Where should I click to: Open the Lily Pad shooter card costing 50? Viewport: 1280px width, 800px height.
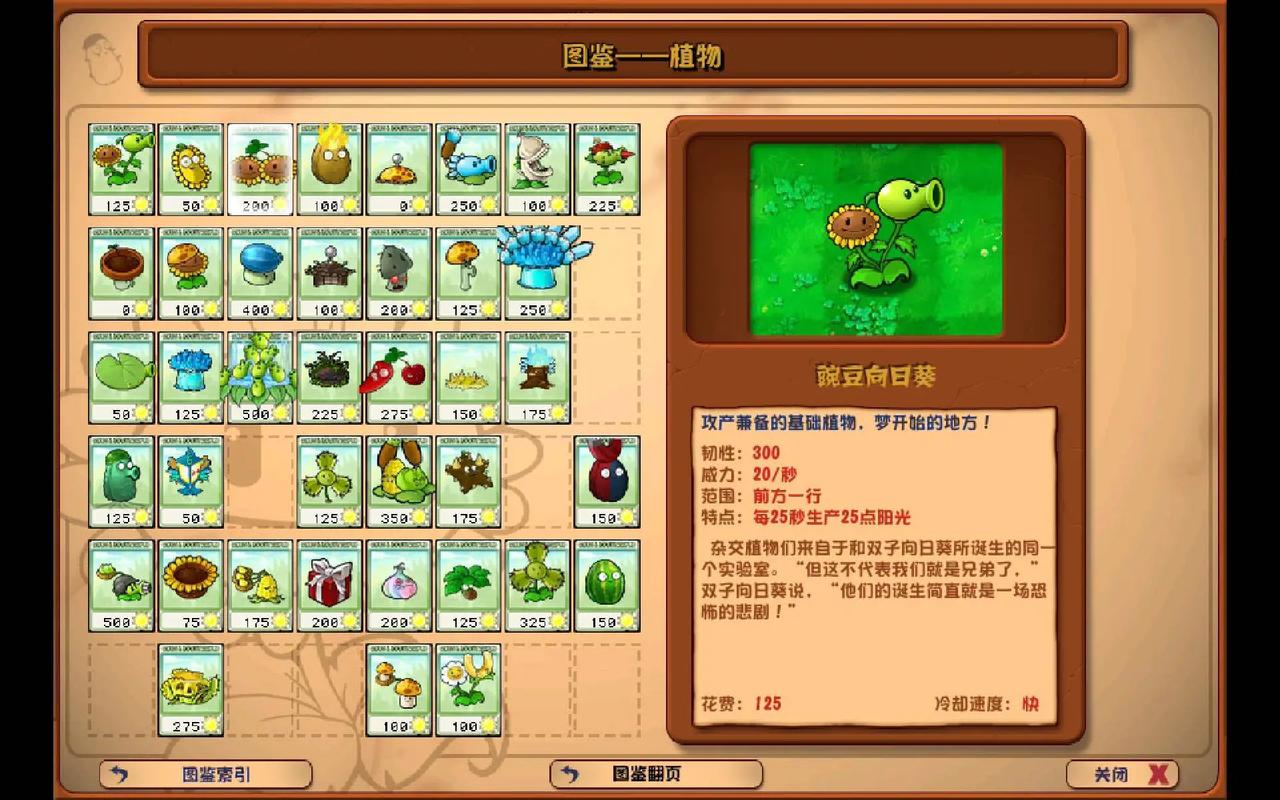[122, 375]
